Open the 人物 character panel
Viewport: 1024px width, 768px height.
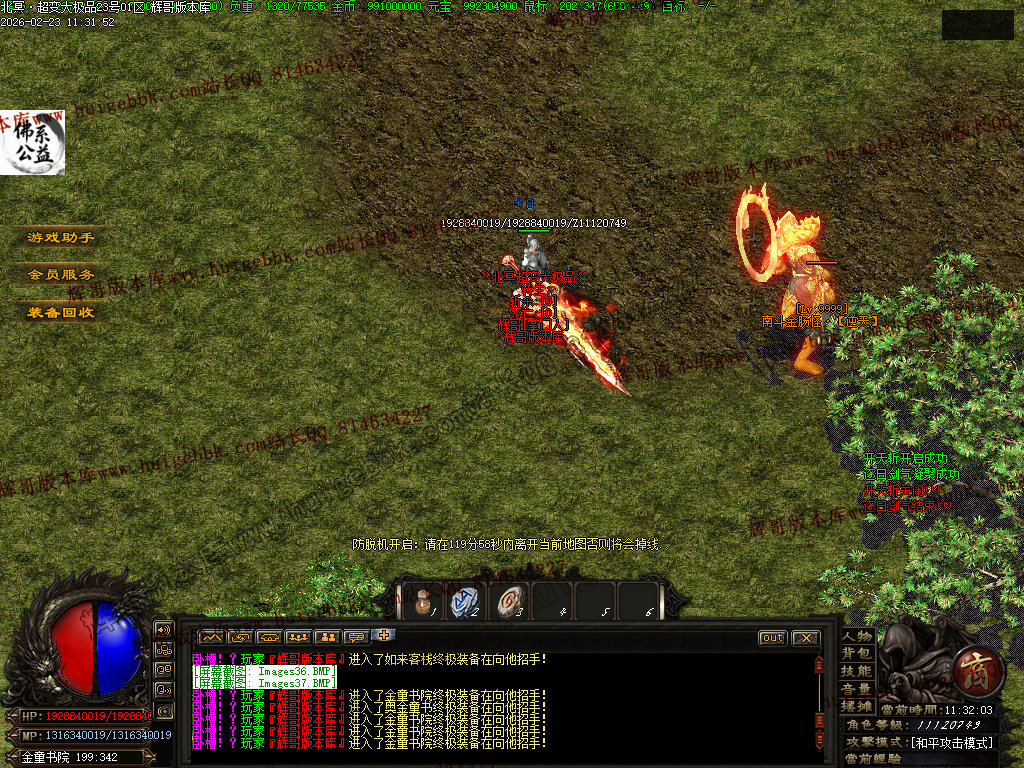coord(857,636)
